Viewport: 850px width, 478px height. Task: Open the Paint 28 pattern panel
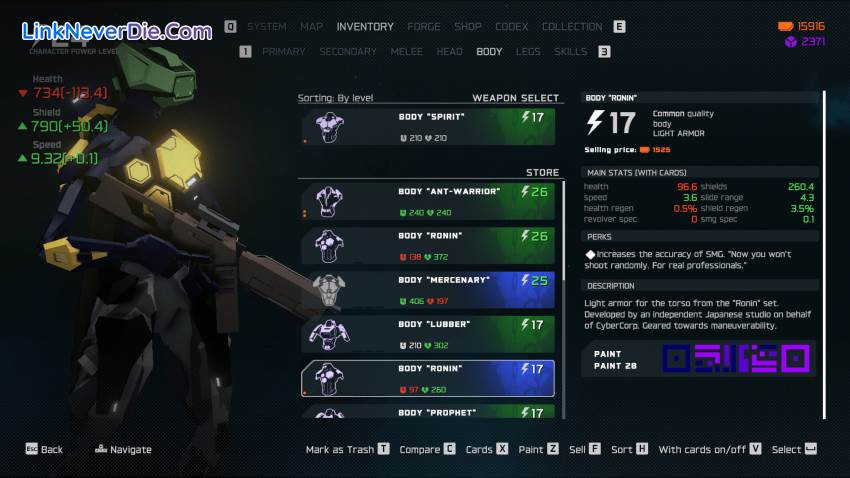click(x=700, y=359)
